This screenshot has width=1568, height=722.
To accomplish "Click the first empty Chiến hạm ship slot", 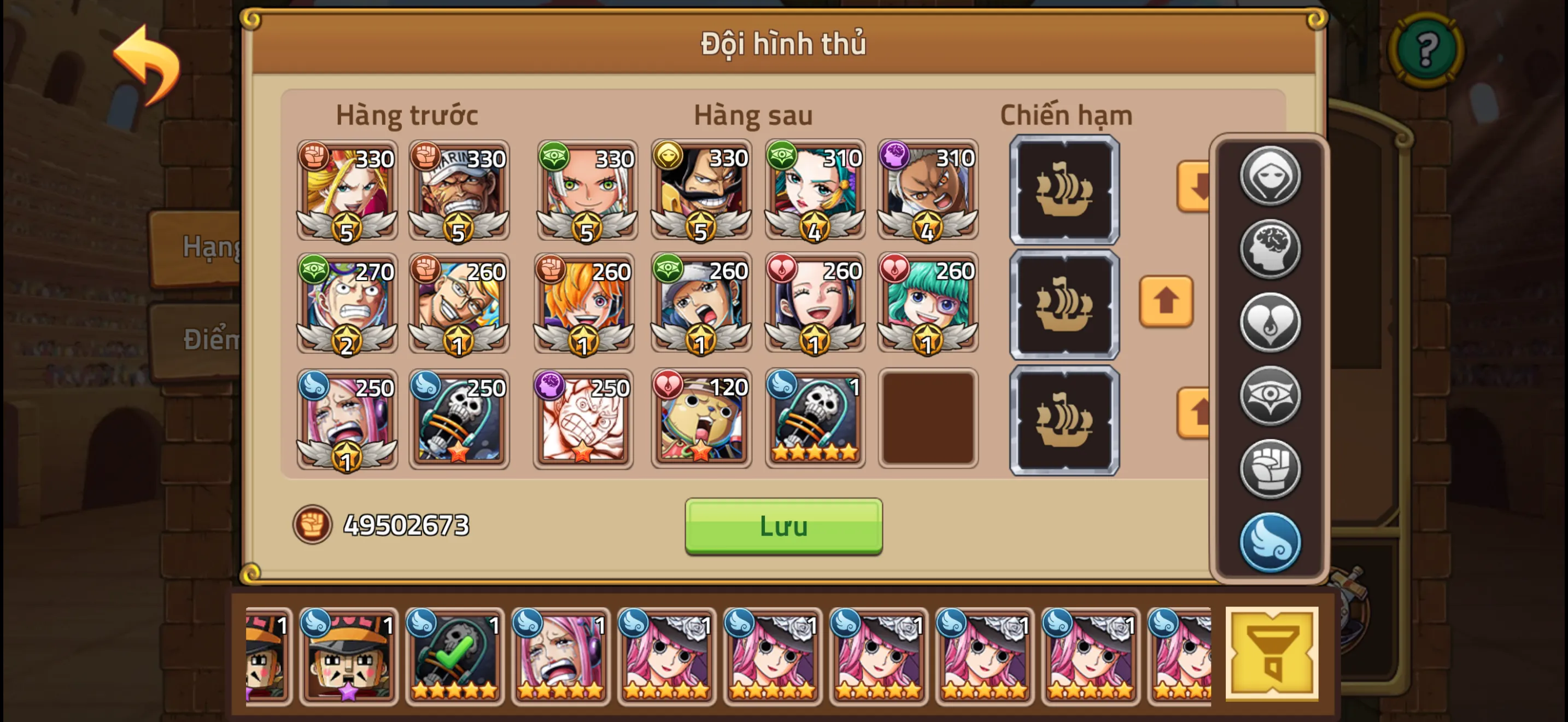I will (x=1064, y=190).
